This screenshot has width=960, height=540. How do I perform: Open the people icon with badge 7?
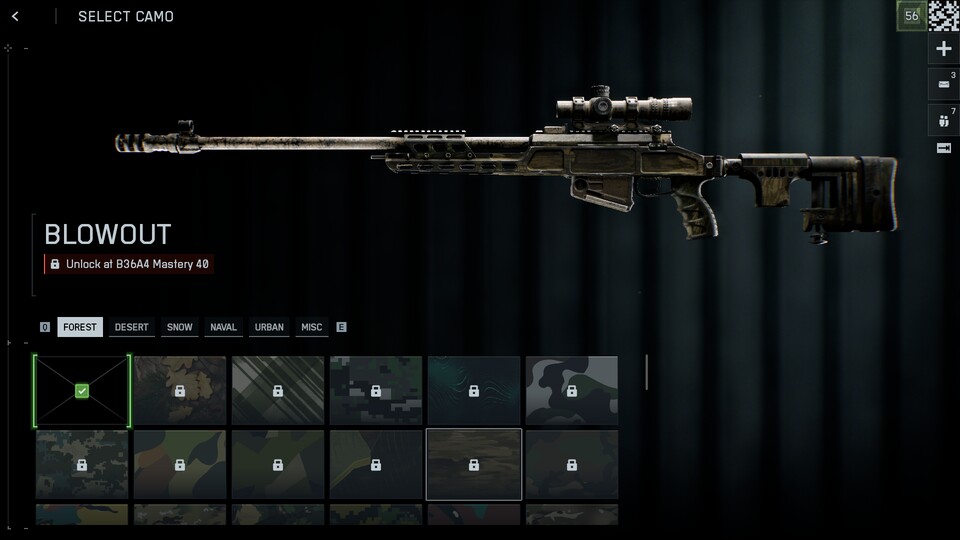coord(943,119)
